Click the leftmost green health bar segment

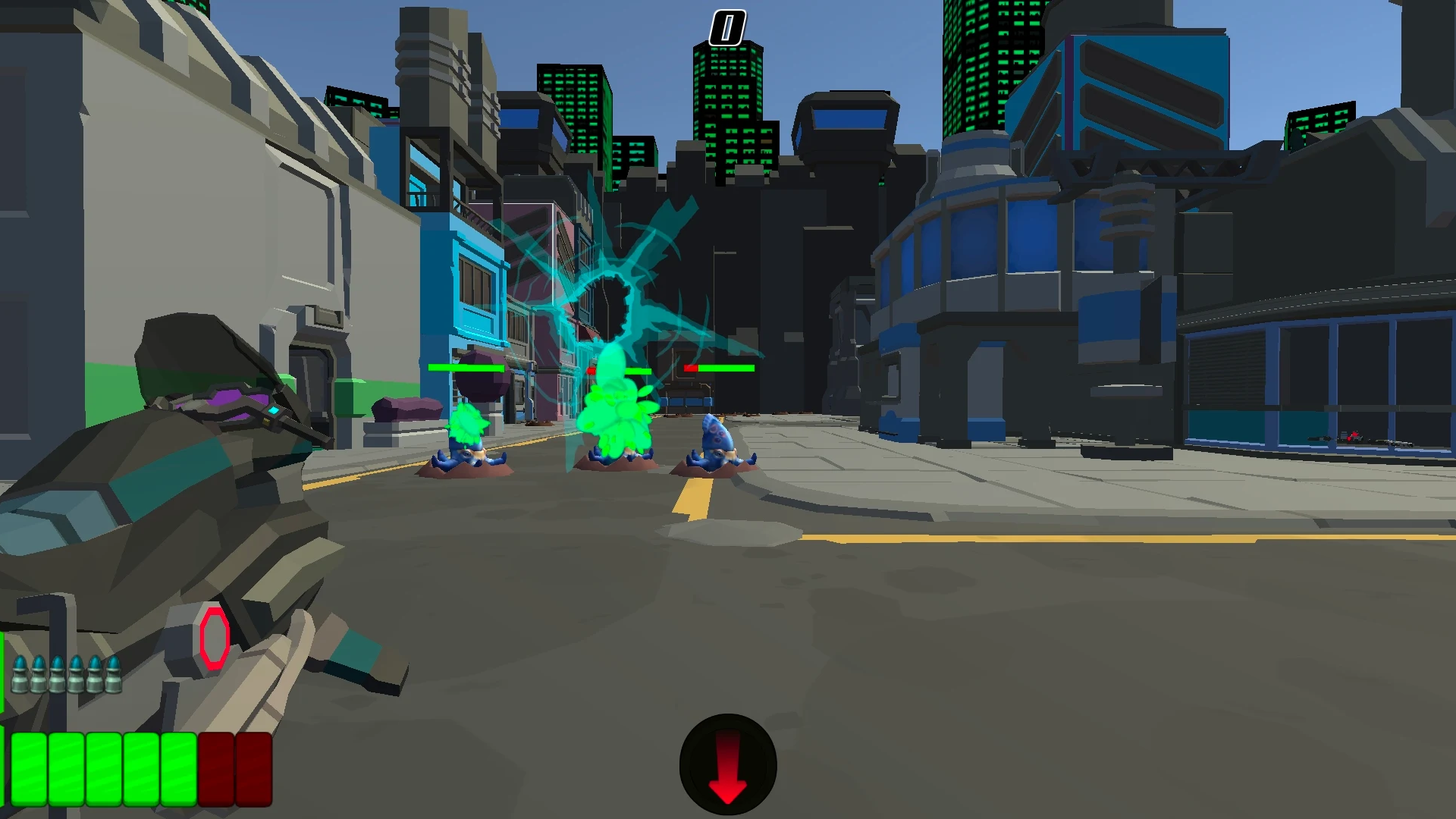pyautogui.click(x=30, y=770)
